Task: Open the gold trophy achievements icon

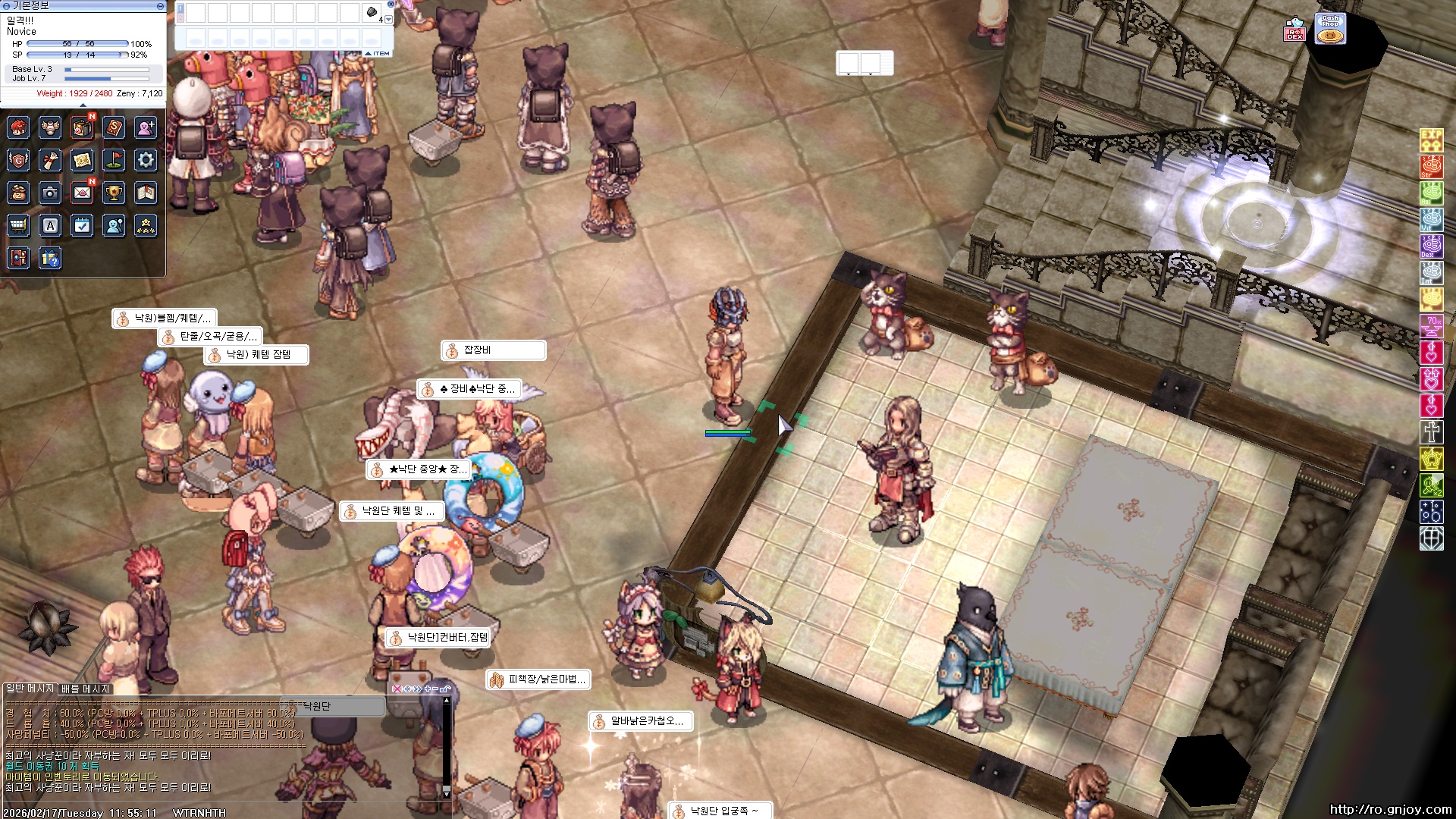Action: tap(114, 193)
